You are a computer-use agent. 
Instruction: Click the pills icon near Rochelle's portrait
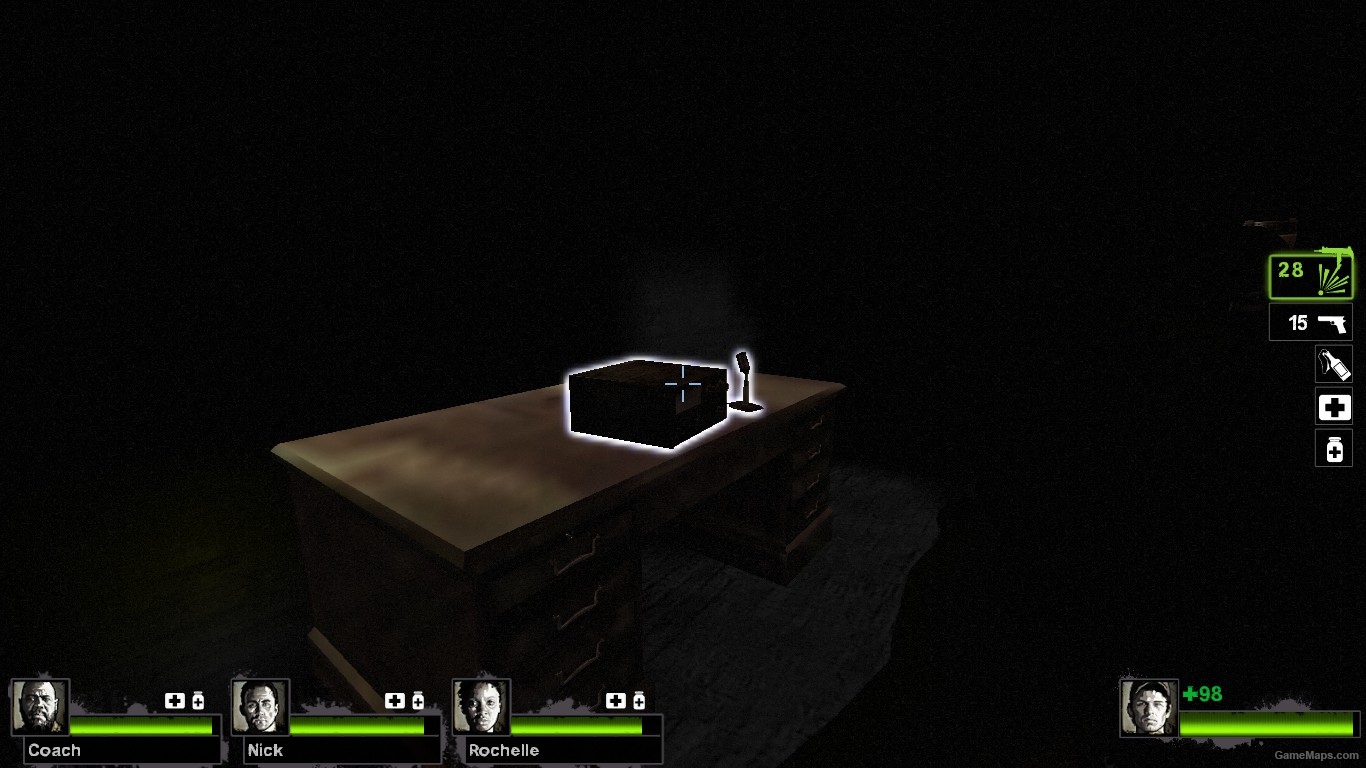click(637, 701)
